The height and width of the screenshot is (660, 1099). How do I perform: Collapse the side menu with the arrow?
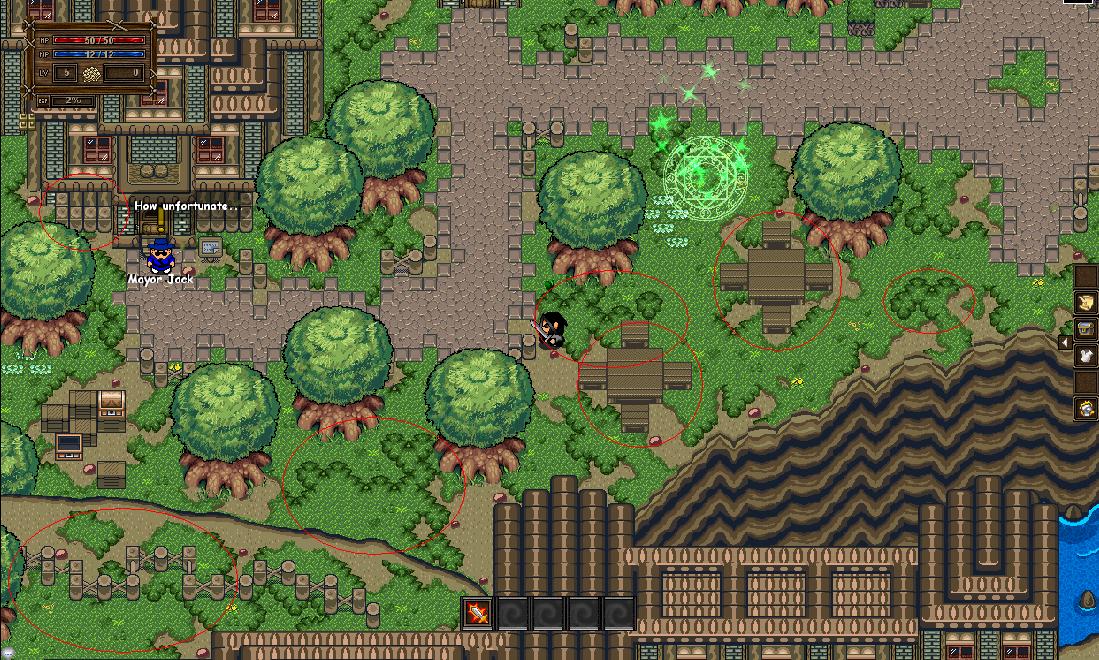(1064, 343)
